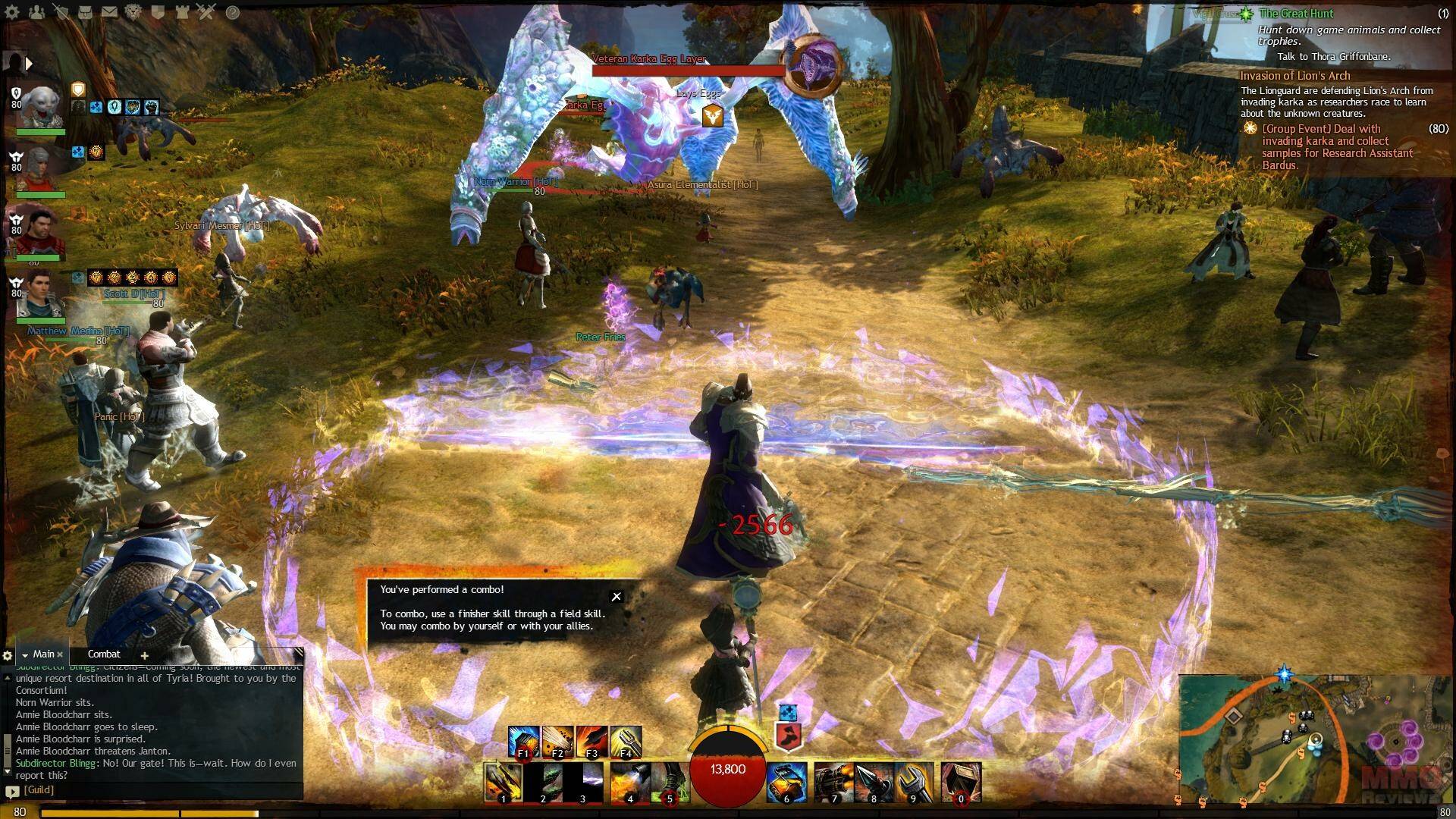Open the chat options gear
This screenshot has width=1456, height=819.
click(x=8, y=655)
